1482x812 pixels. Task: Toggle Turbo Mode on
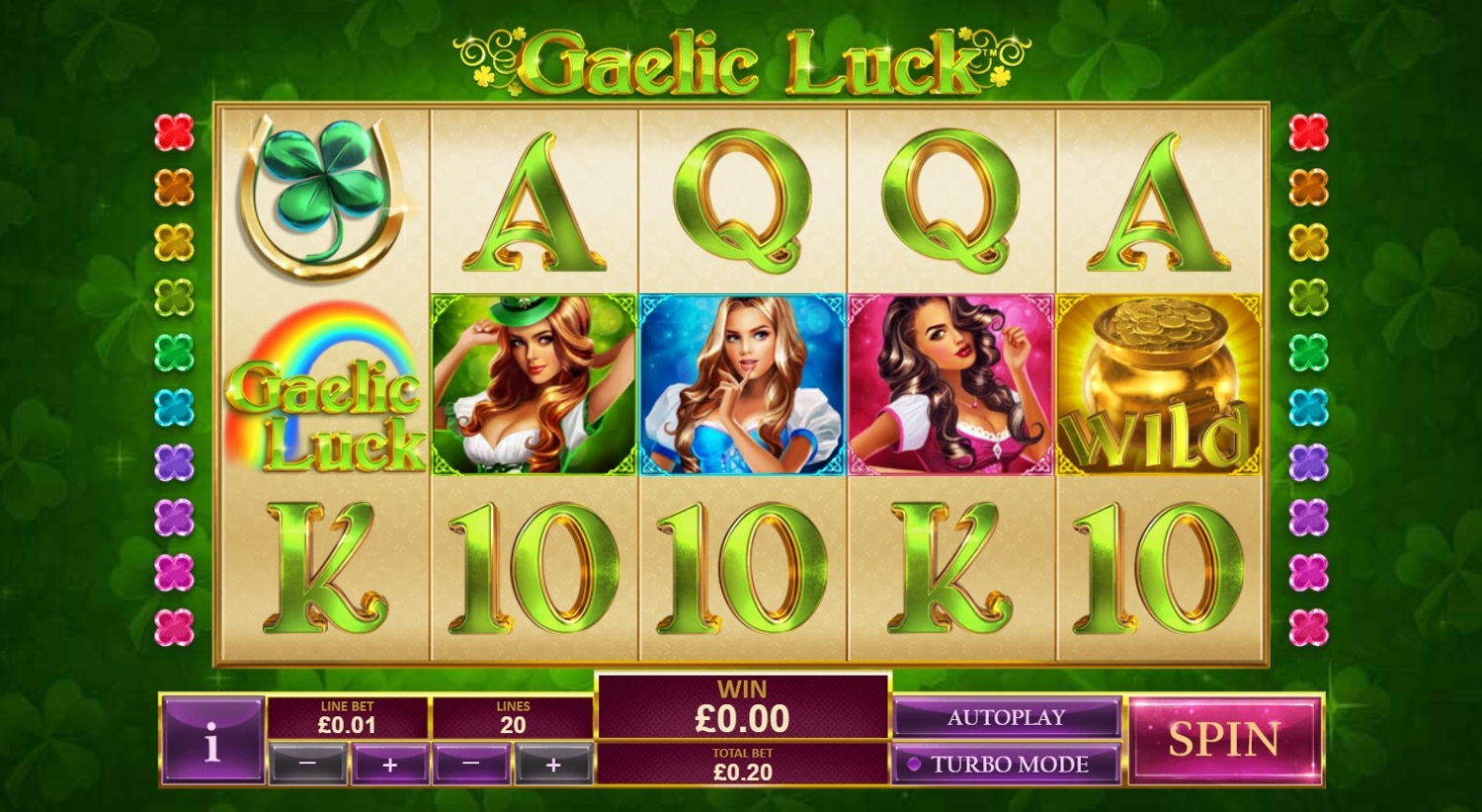coord(1006,765)
